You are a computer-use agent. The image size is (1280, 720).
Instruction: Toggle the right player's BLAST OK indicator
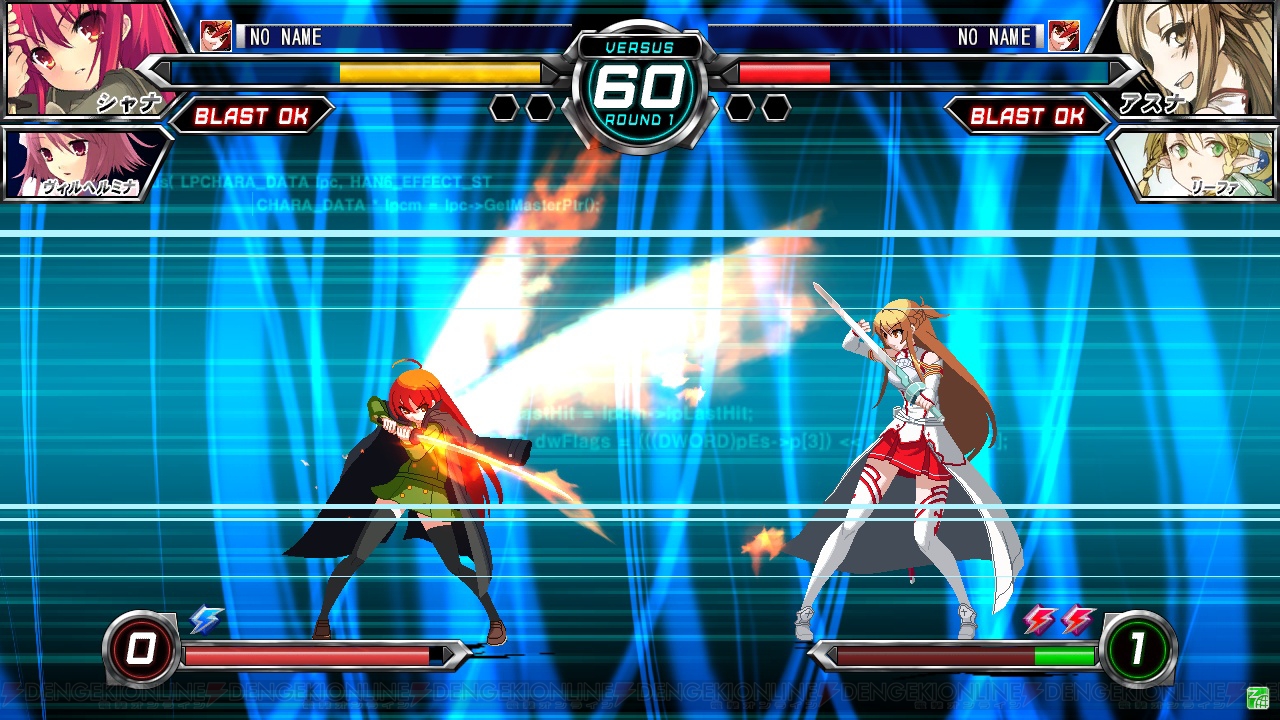pos(1030,117)
